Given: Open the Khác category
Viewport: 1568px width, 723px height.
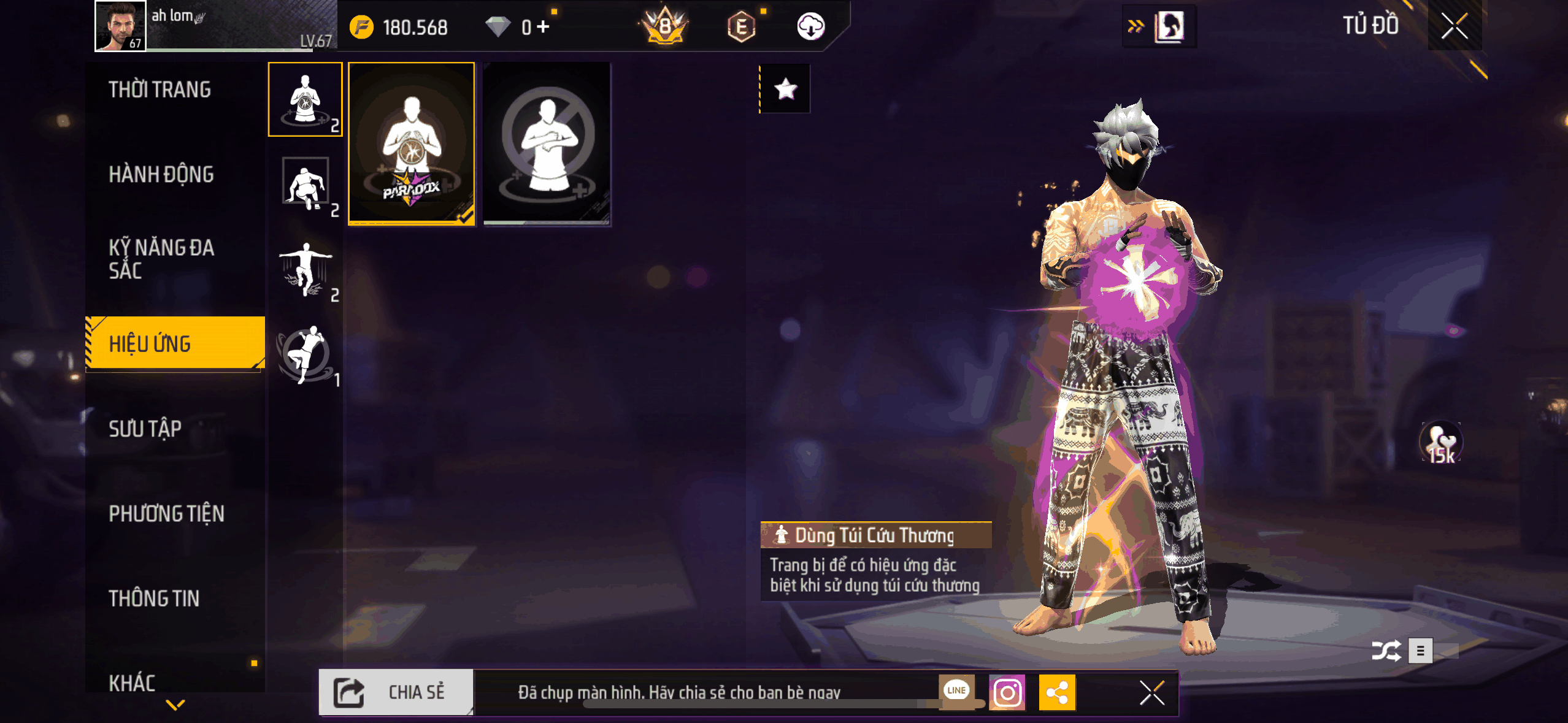Looking at the screenshot, I should [x=132, y=683].
